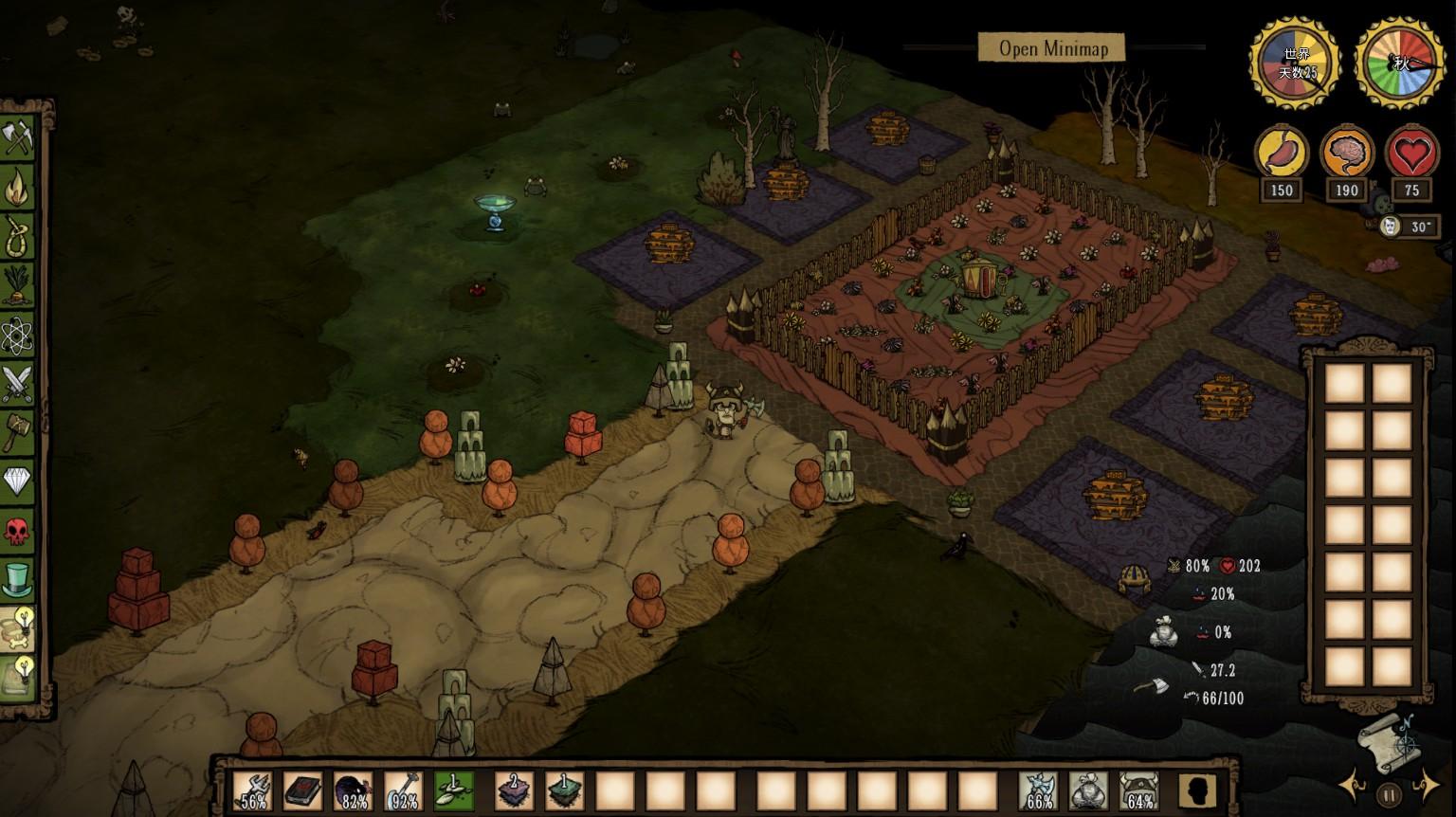The image size is (1456, 817).
Task: Select the Survival rope-trap tab
Action: pyautogui.click(x=17, y=236)
